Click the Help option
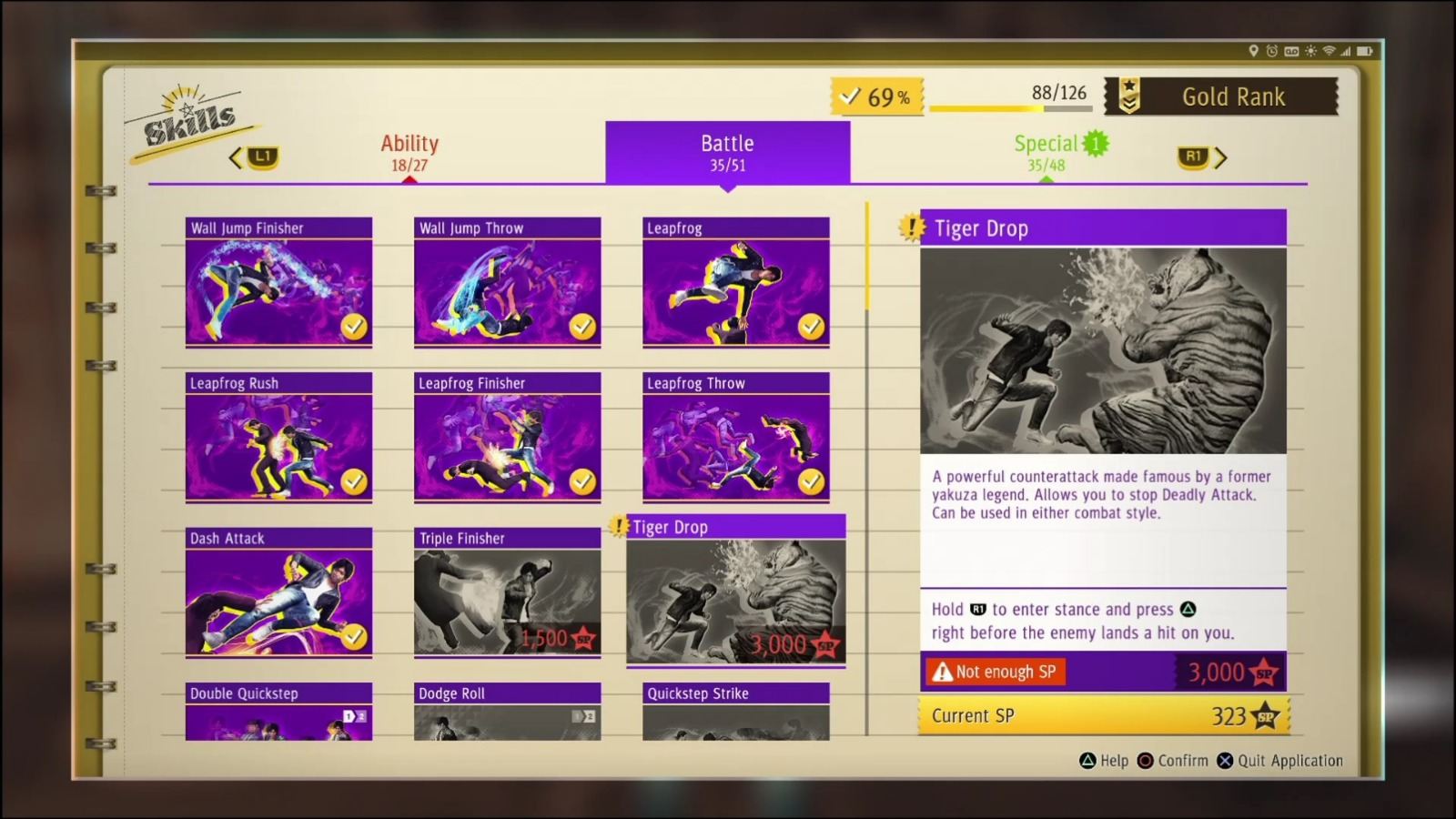This screenshot has width=1456, height=819. click(x=1104, y=761)
